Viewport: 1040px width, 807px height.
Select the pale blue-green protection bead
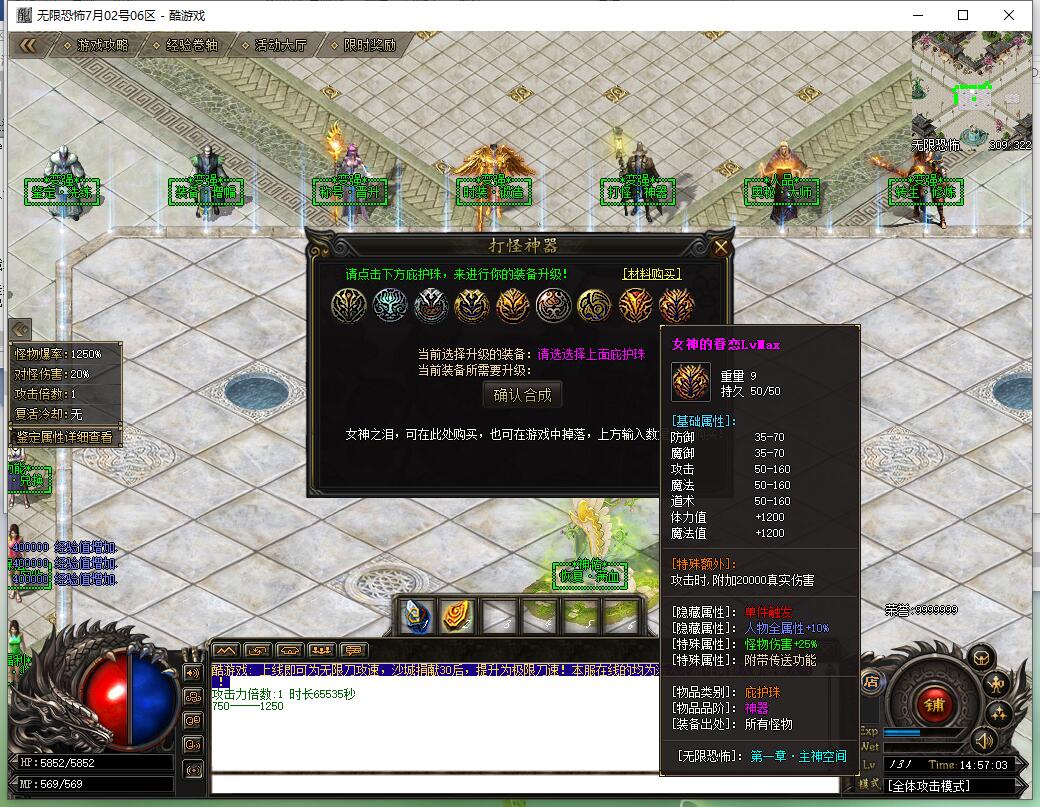pyautogui.click(x=389, y=305)
